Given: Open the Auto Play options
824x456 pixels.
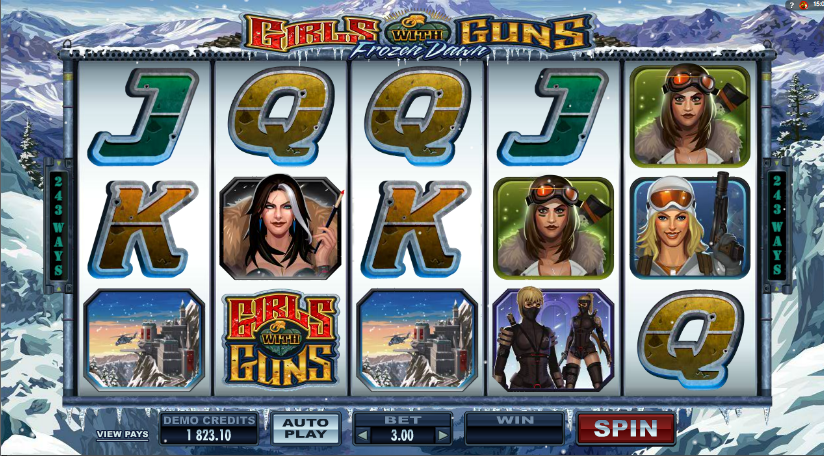Looking at the screenshot, I should tap(306, 428).
